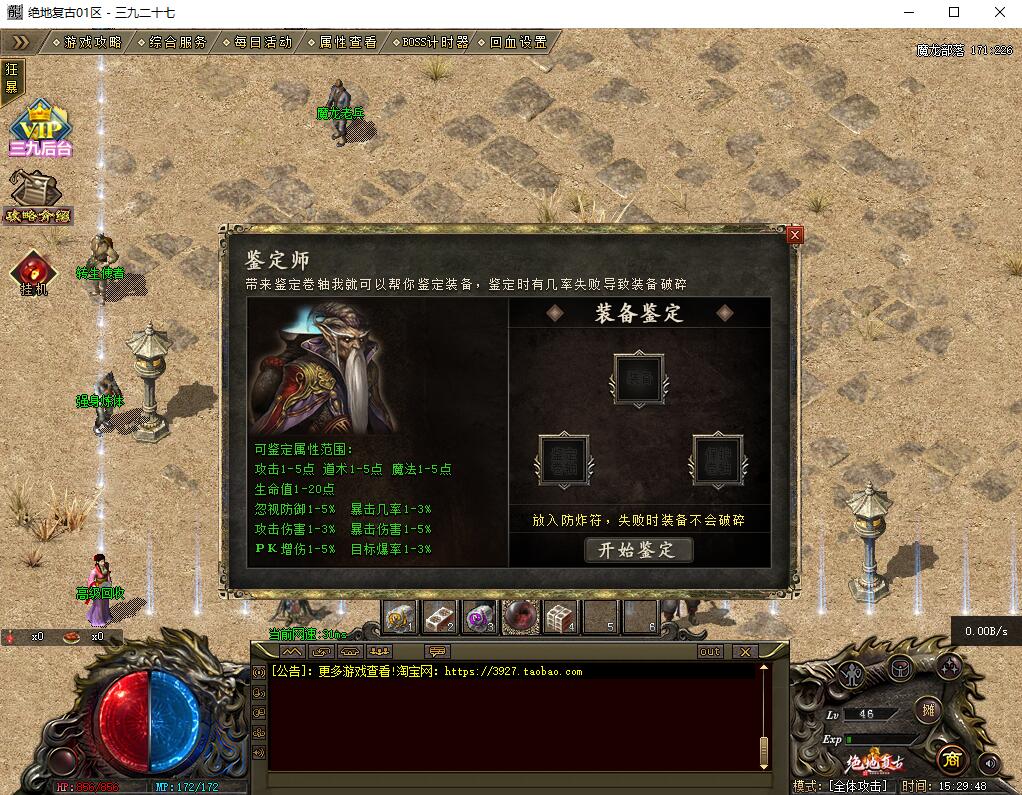The width and height of the screenshot is (1022, 795).
Task: Select the top equipment slot for appraisal
Action: coord(638,378)
